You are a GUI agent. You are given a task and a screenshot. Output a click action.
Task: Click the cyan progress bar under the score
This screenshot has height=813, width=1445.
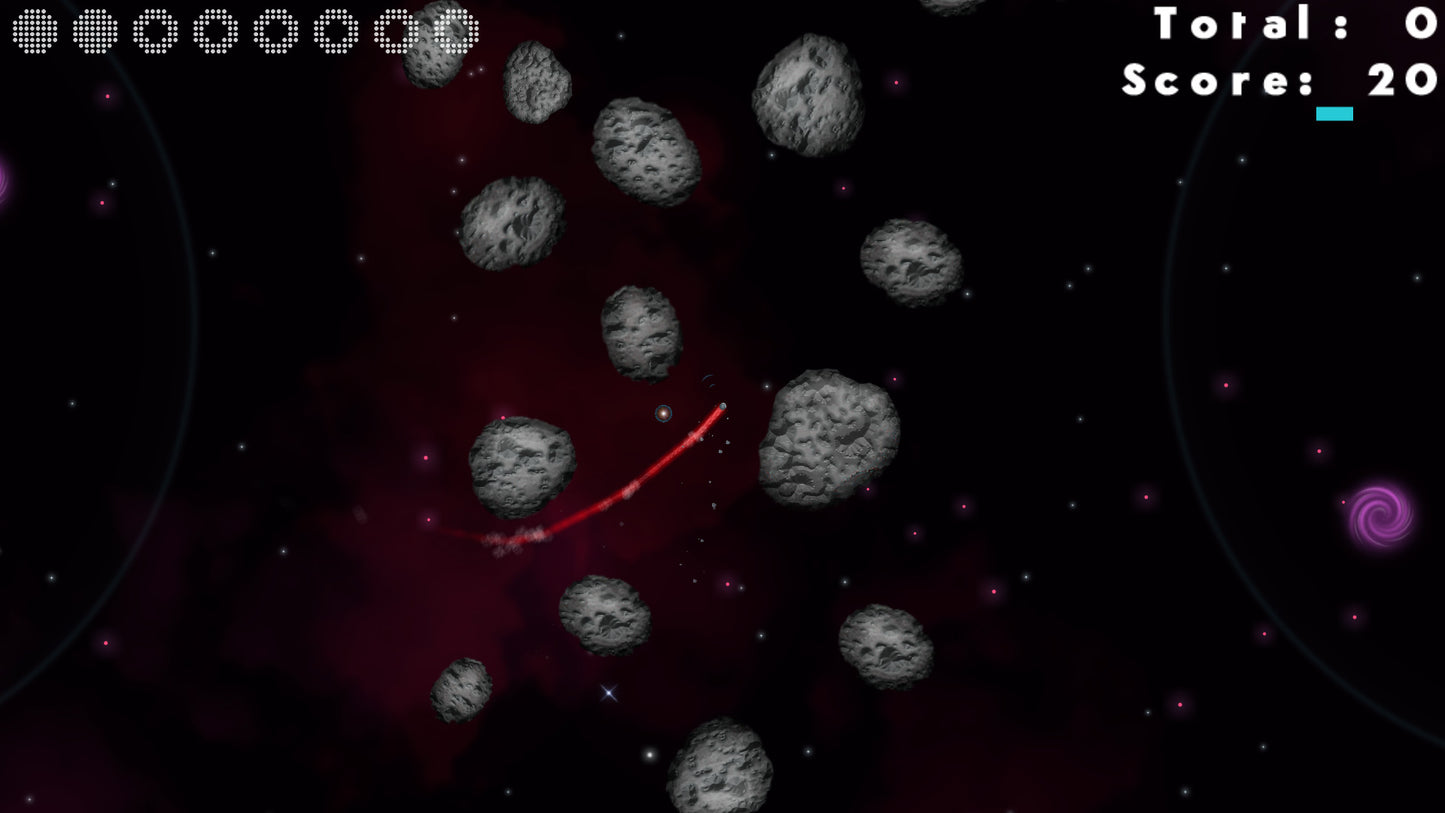(1335, 113)
